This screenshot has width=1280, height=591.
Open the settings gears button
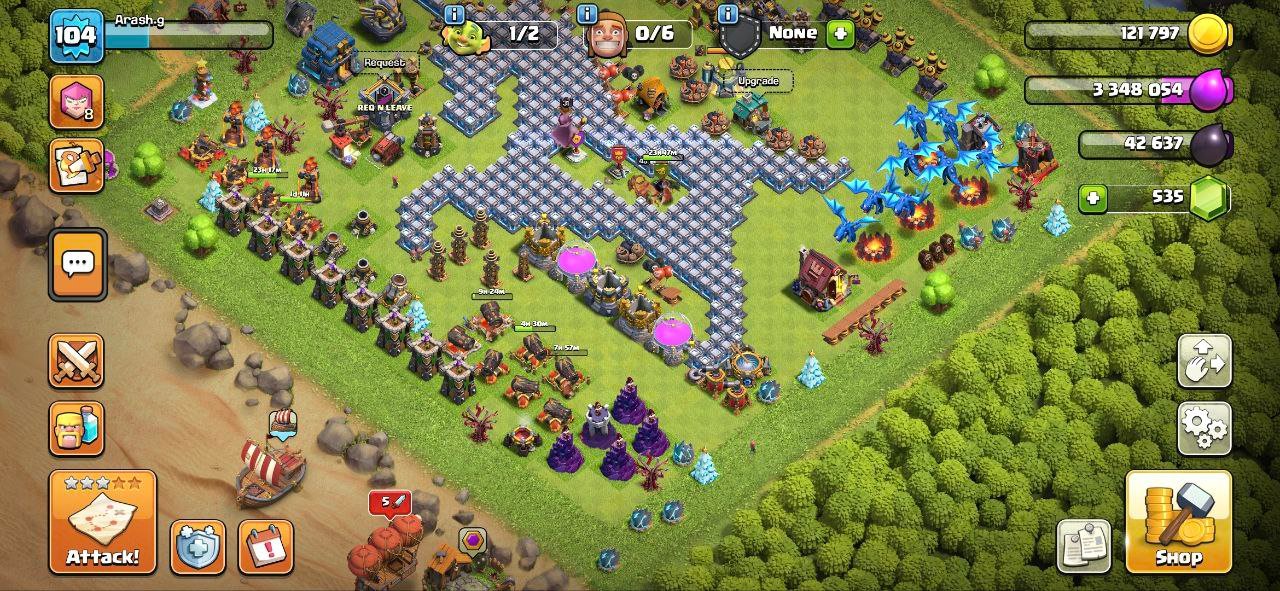point(1204,428)
